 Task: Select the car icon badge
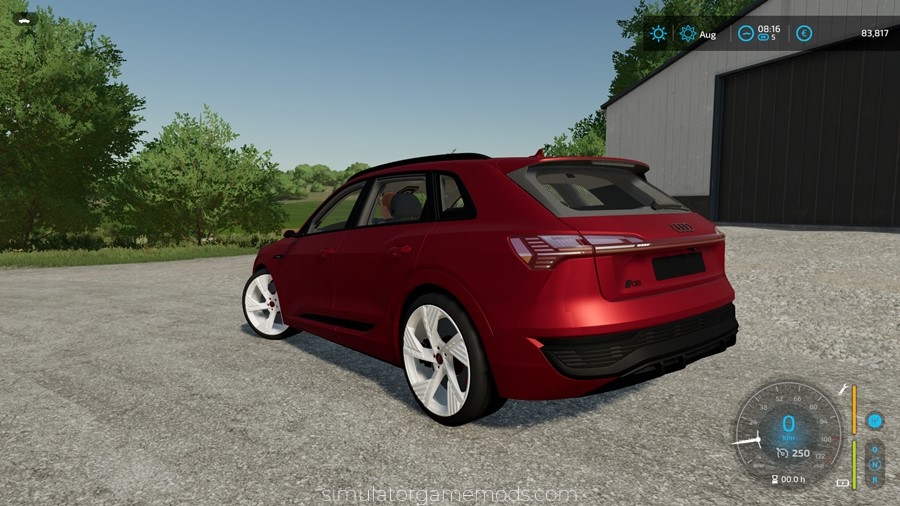tap(22, 18)
